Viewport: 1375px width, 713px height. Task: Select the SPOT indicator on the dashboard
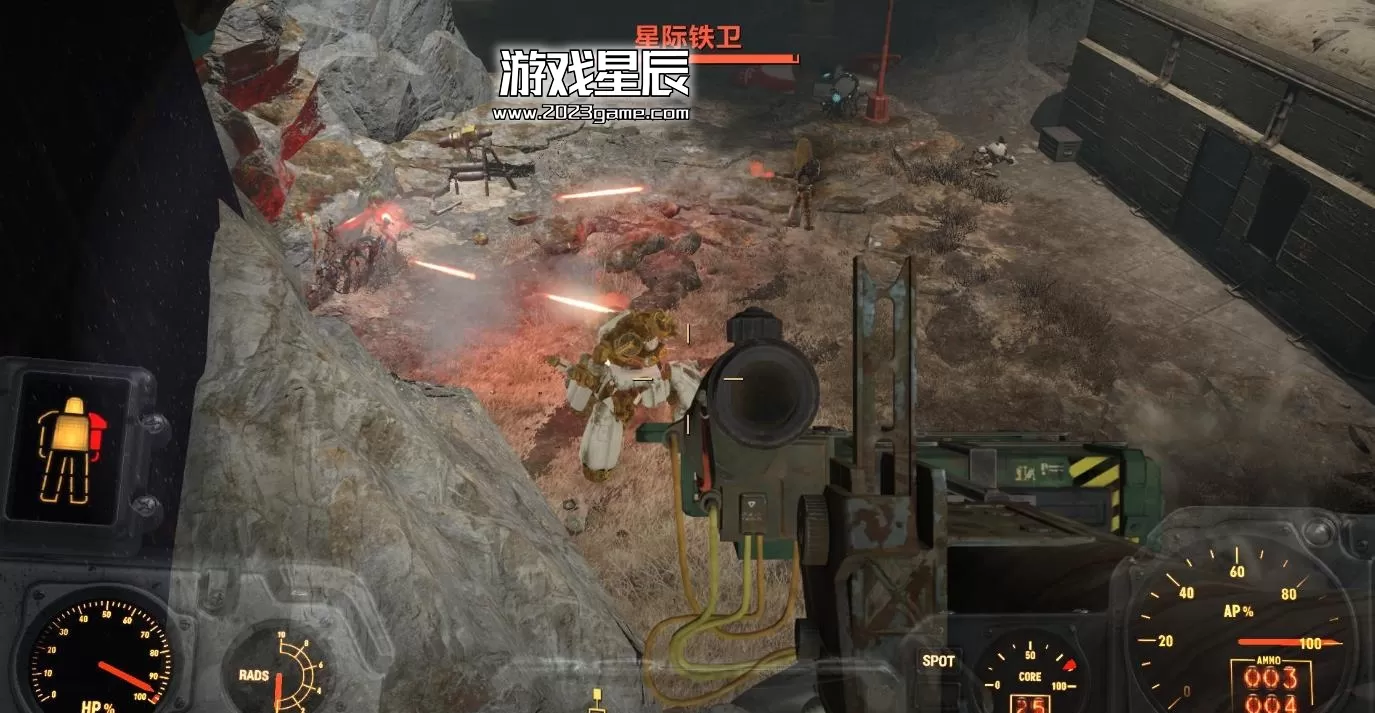click(x=938, y=661)
